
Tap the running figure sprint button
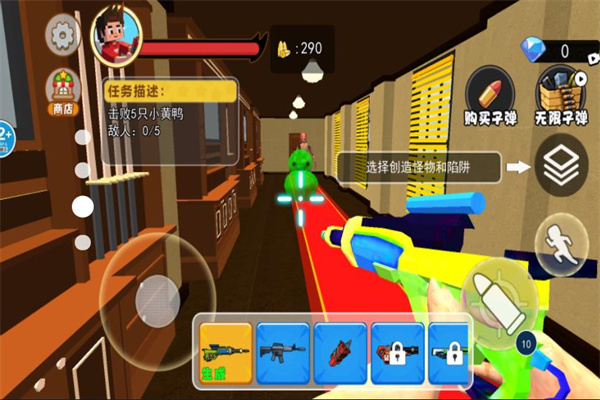[x=559, y=247]
